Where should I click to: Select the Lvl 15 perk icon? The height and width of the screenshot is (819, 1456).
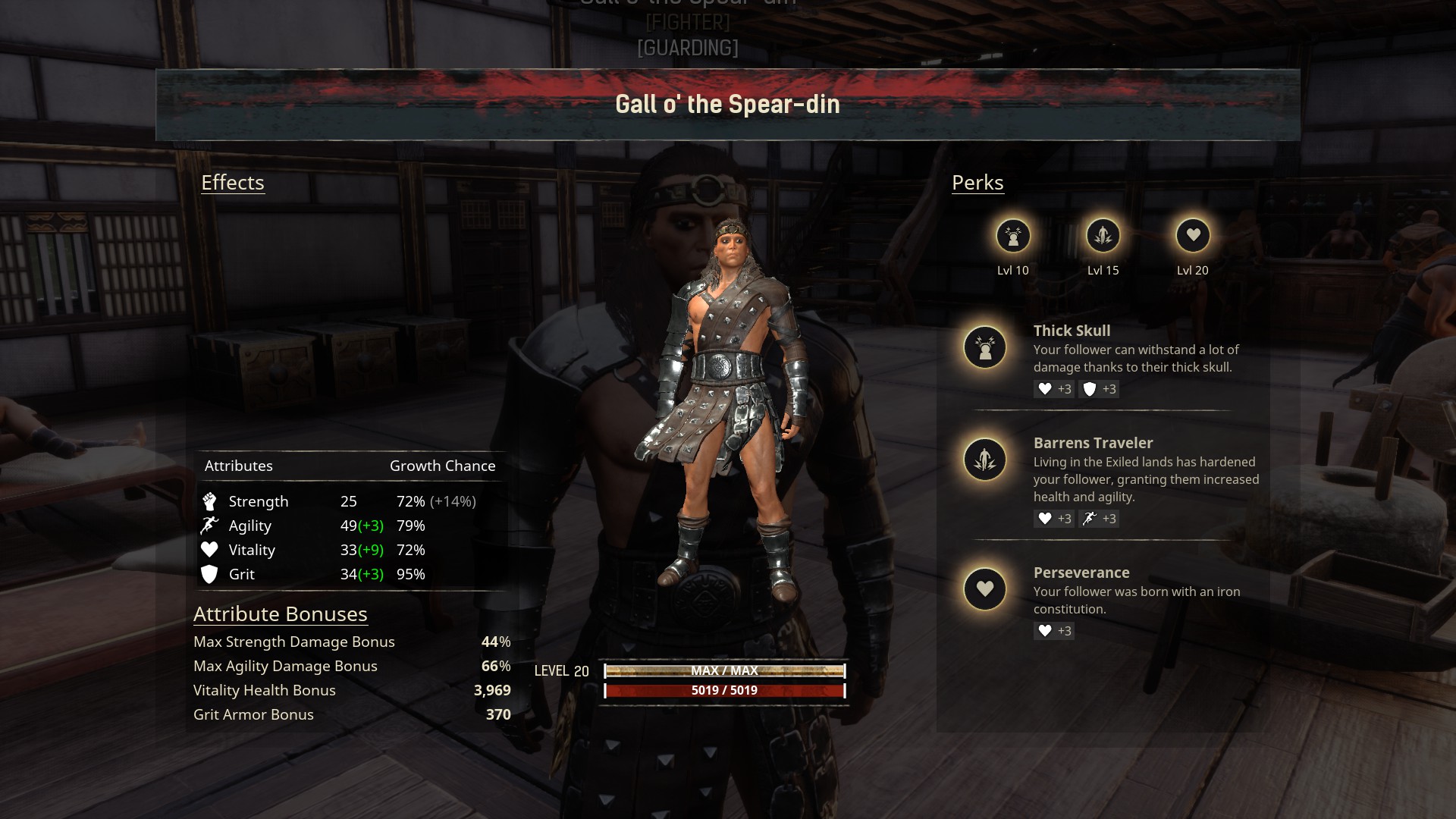(1103, 236)
